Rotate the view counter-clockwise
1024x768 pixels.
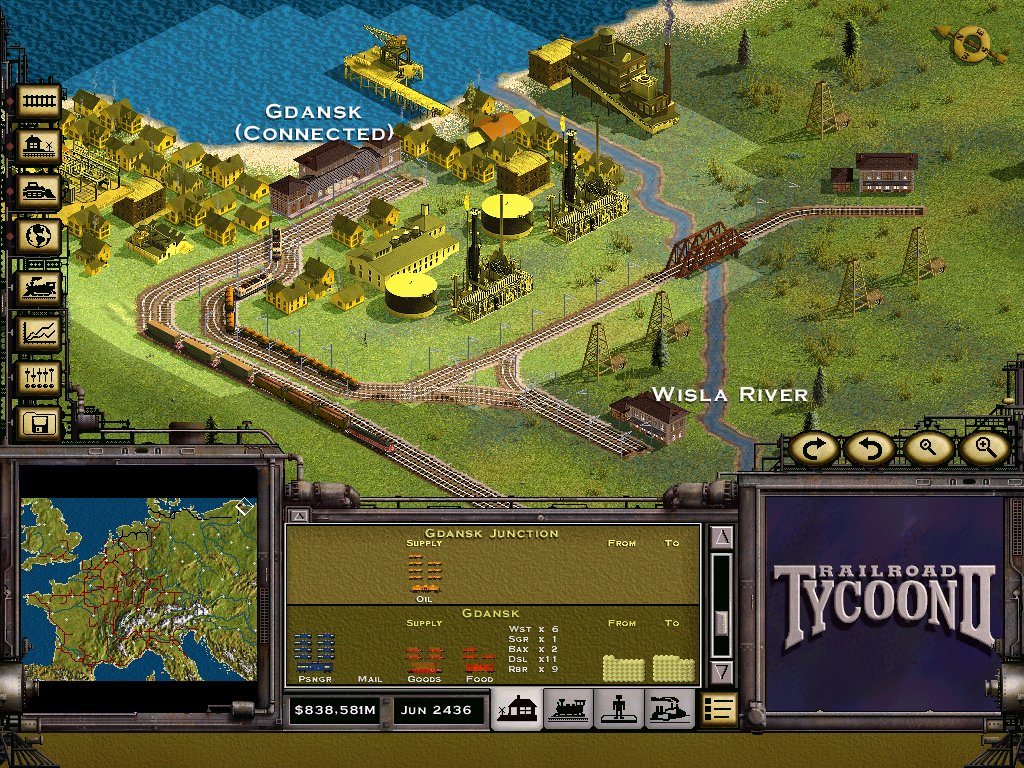click(868, 449)
